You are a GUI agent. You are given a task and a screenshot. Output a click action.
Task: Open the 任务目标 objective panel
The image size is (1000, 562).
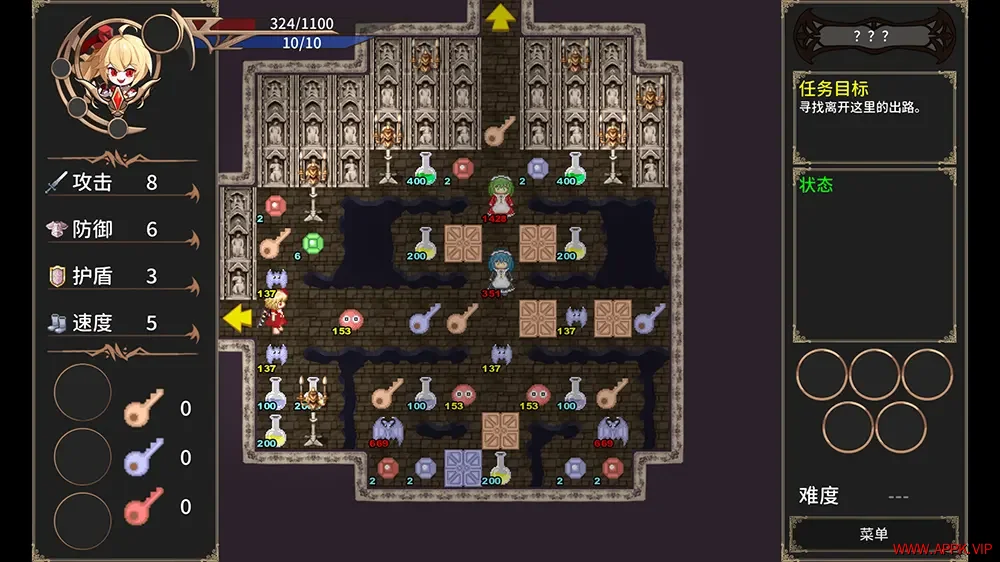coord(873,115)
